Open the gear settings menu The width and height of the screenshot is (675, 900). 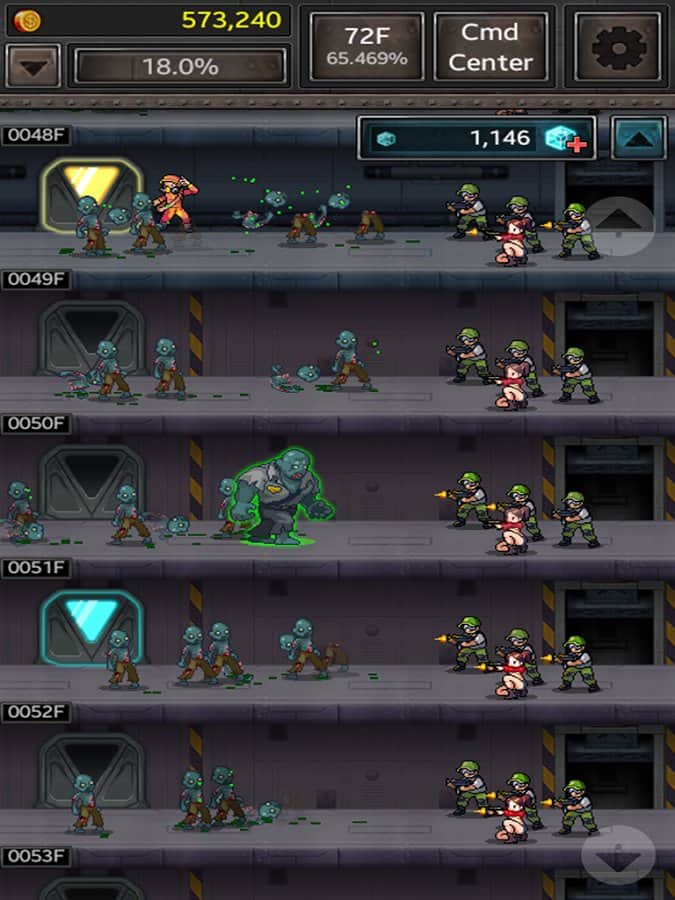(x=617, y=46)
